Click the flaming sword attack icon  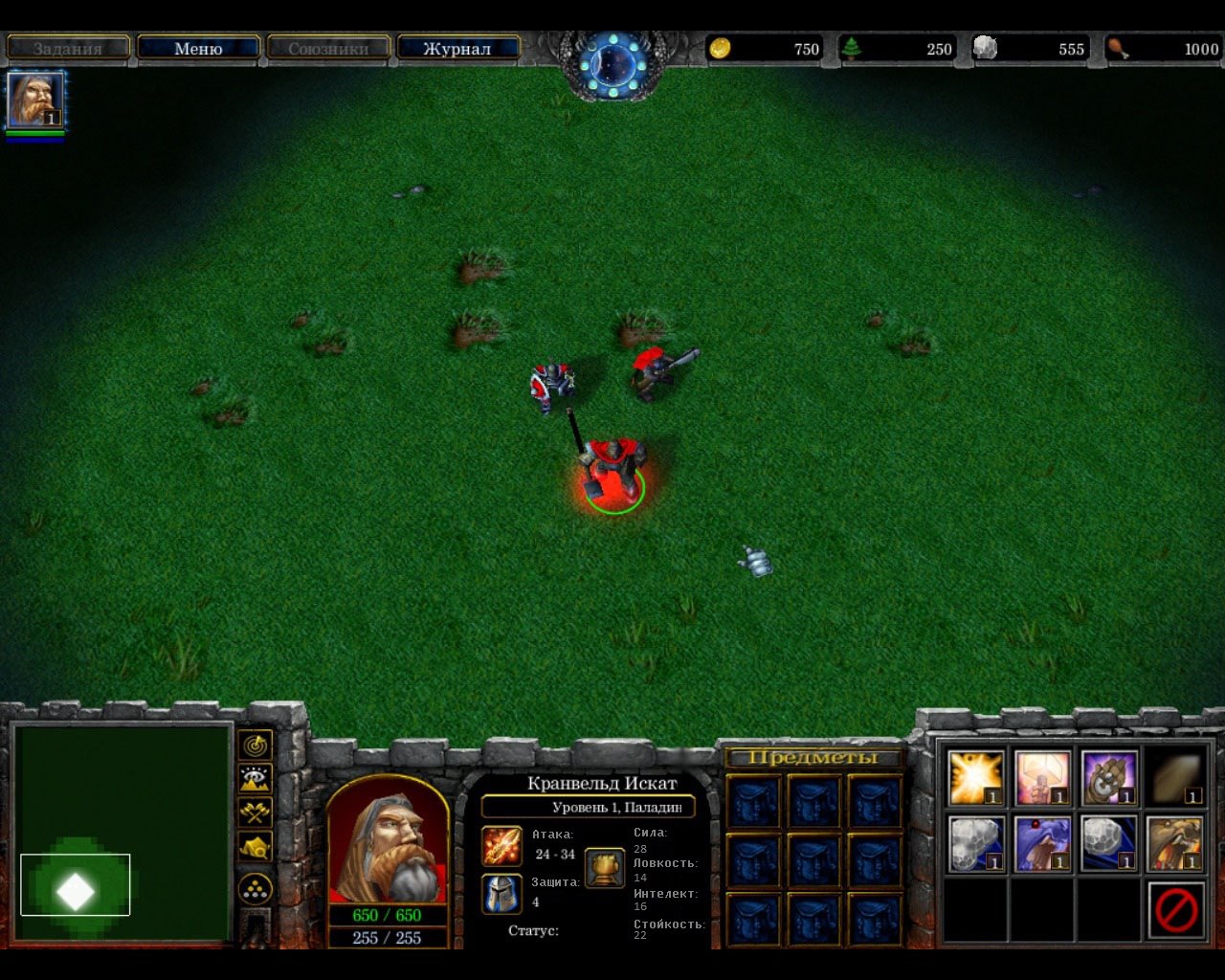501,847
